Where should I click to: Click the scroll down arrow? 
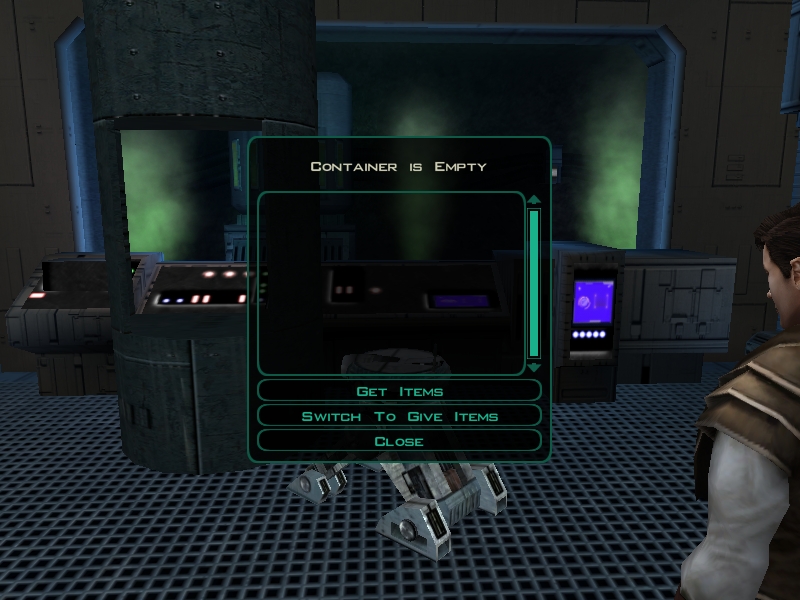[534, 367]
